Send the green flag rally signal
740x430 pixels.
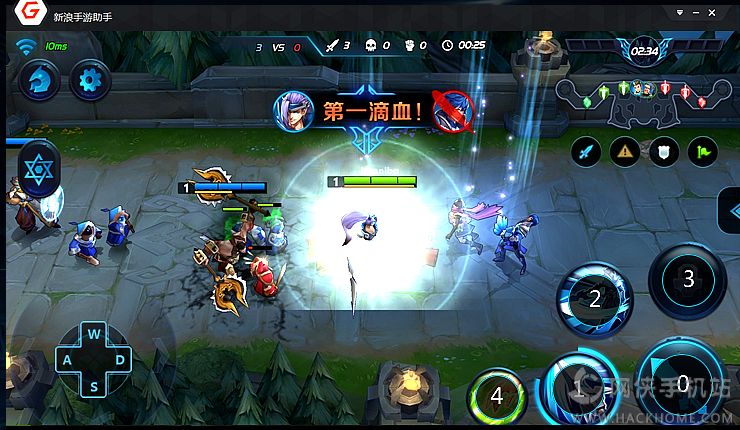703,152
